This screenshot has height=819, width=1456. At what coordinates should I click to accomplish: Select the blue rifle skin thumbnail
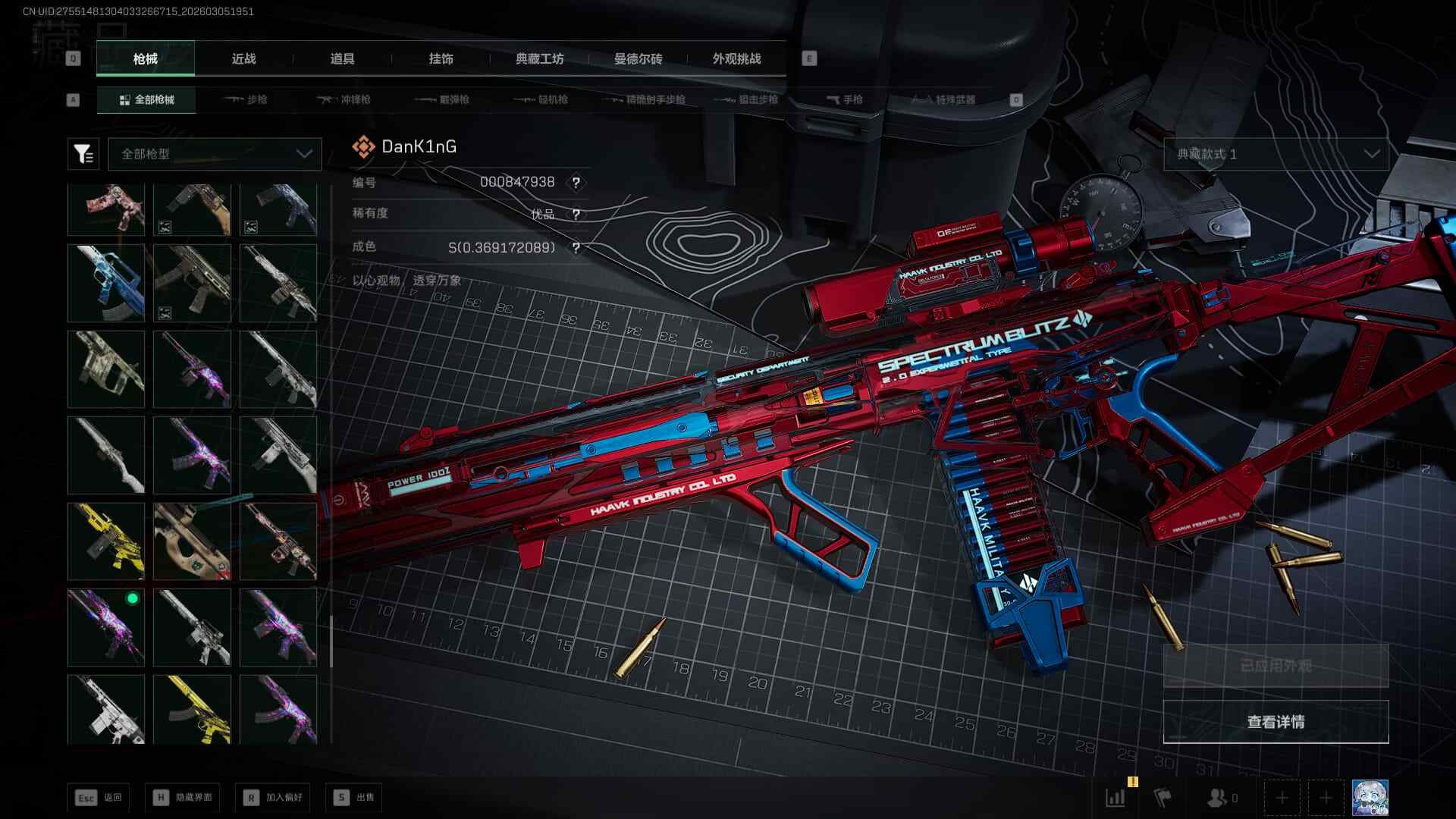point(106,283)
